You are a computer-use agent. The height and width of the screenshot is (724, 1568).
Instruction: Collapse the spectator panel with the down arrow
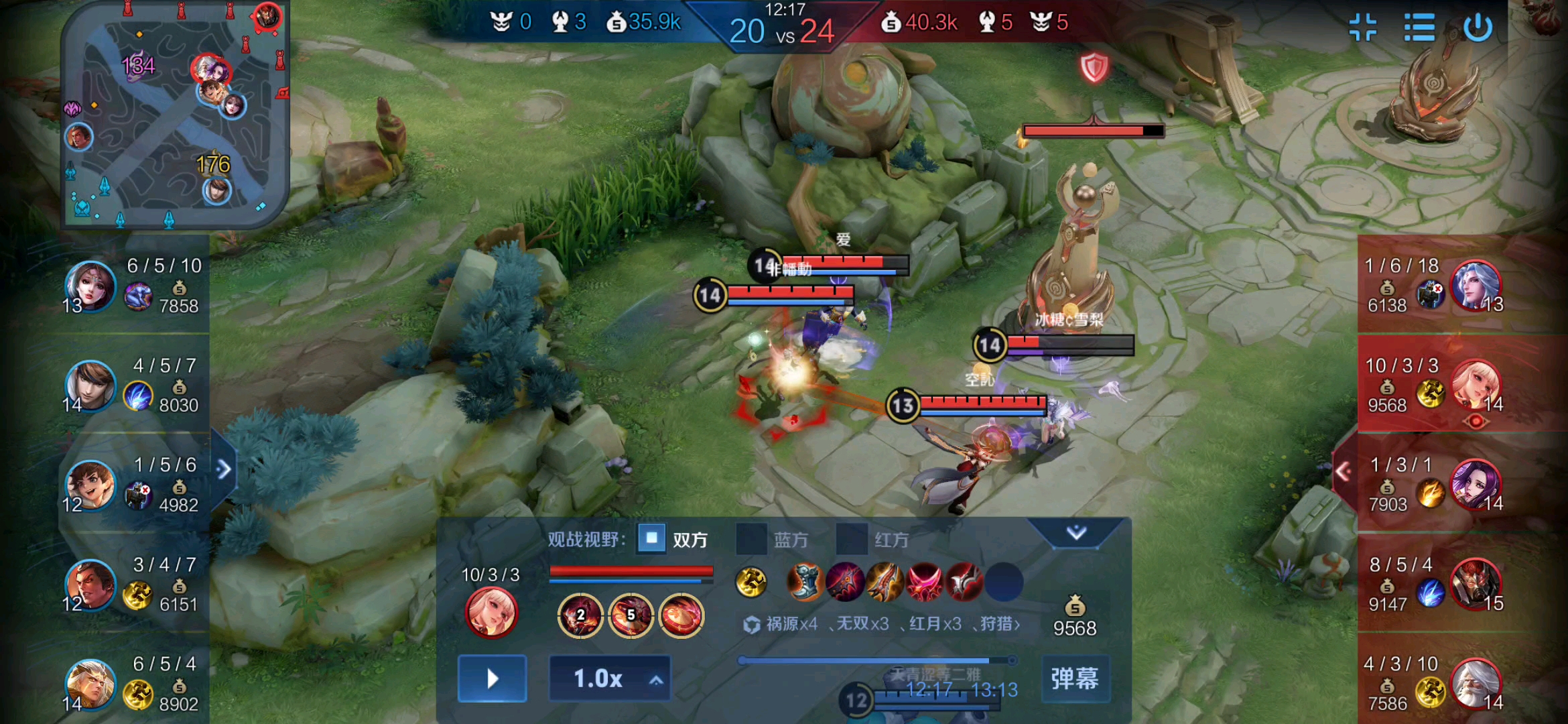[x=1076, y=533]
